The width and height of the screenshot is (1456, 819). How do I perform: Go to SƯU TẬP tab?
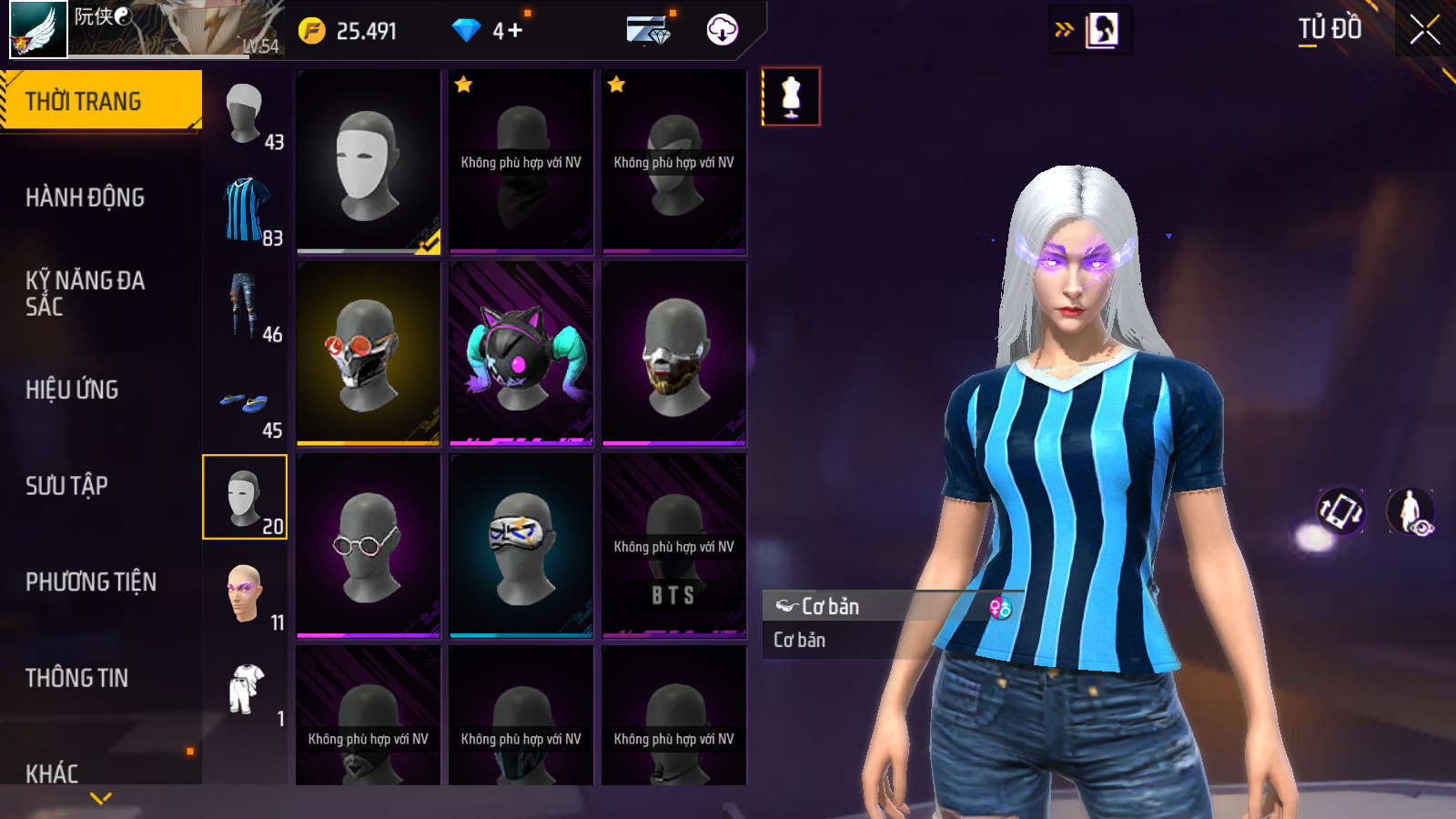pos(66,486)
